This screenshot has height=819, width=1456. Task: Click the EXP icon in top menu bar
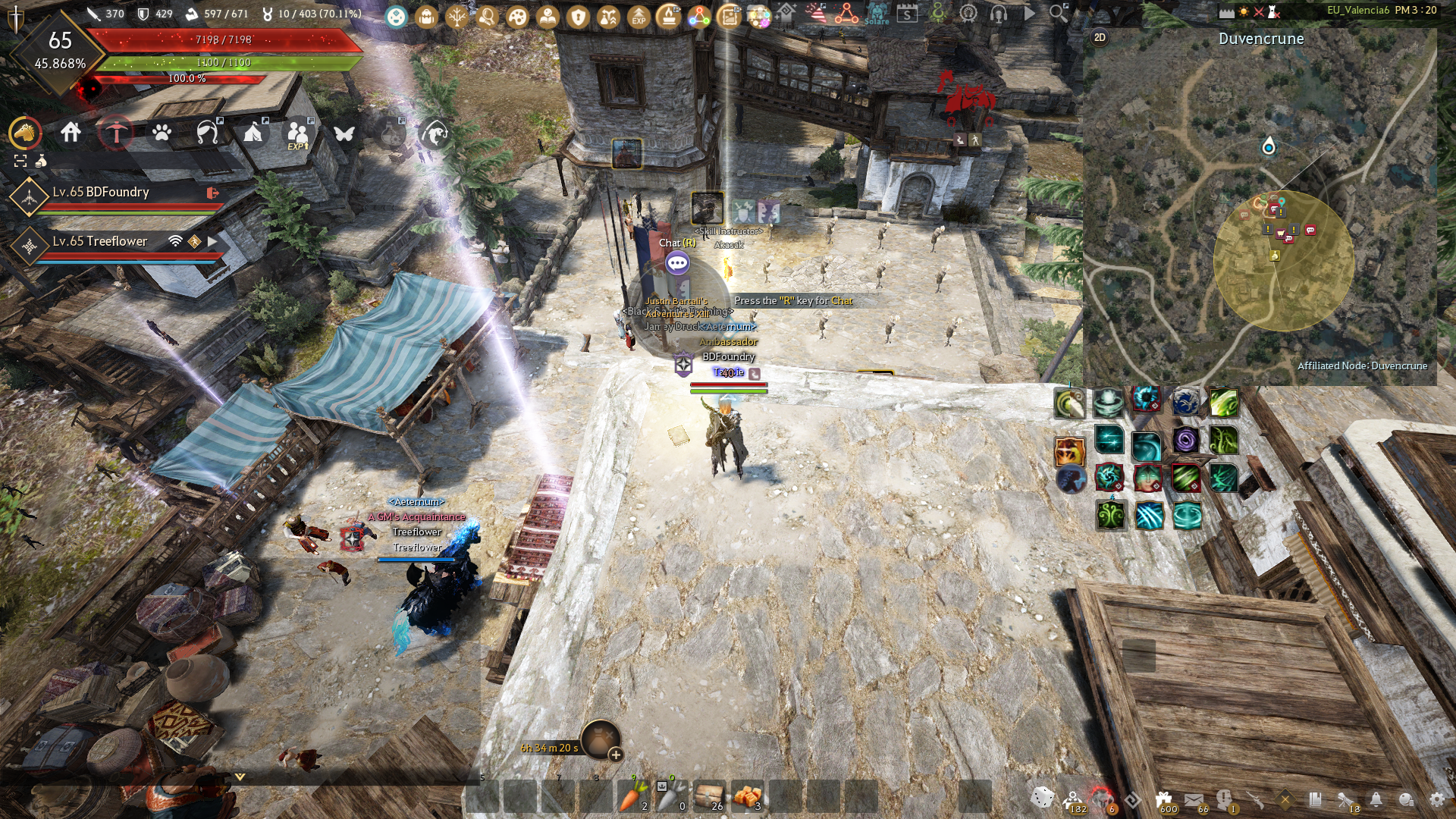coord(639,16)
